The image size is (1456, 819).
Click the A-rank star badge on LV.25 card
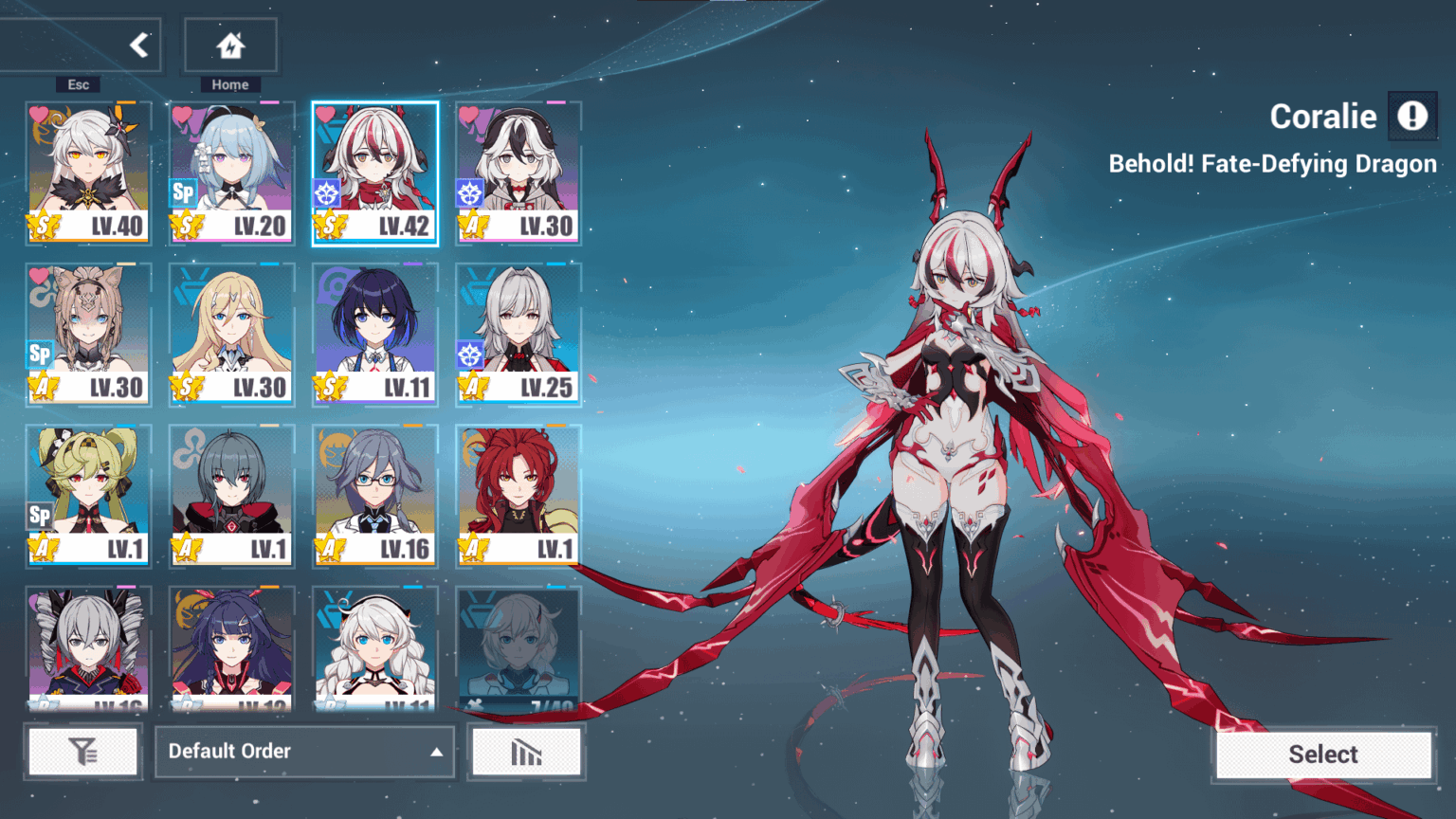tap(472, 386)
